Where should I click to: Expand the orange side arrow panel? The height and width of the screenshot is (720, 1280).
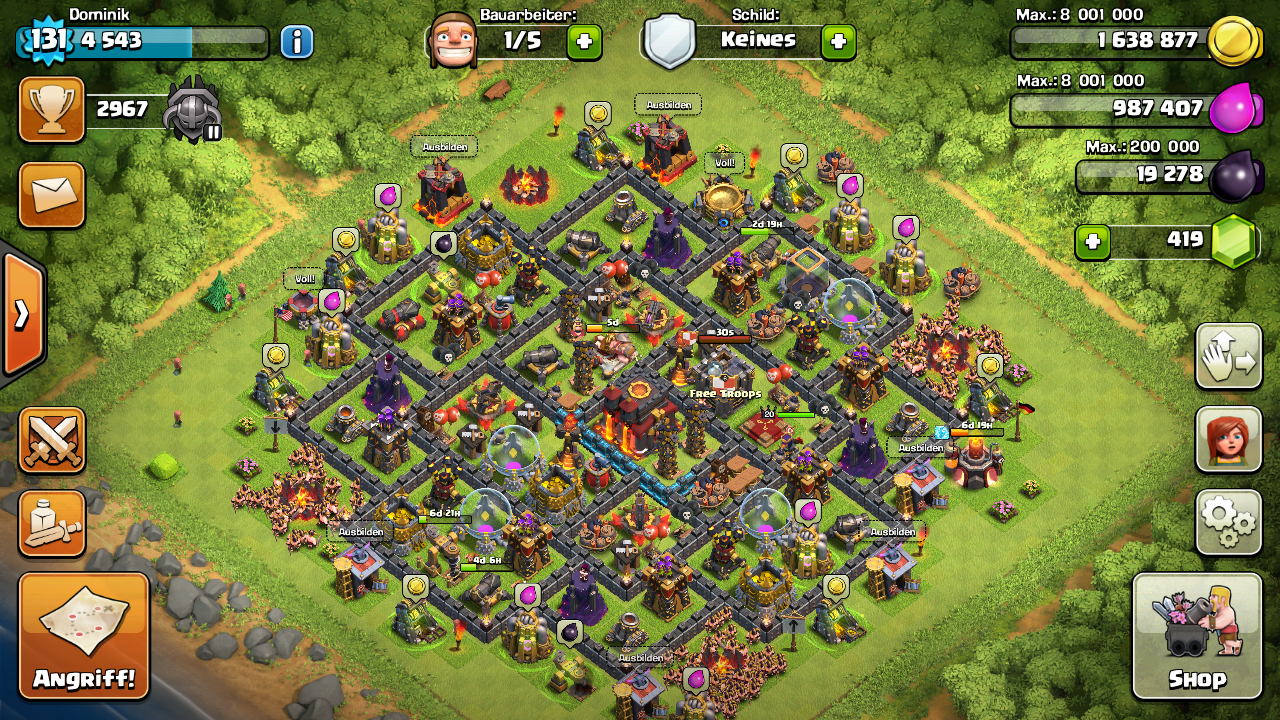pyautogui.click(x=22, y=315)
